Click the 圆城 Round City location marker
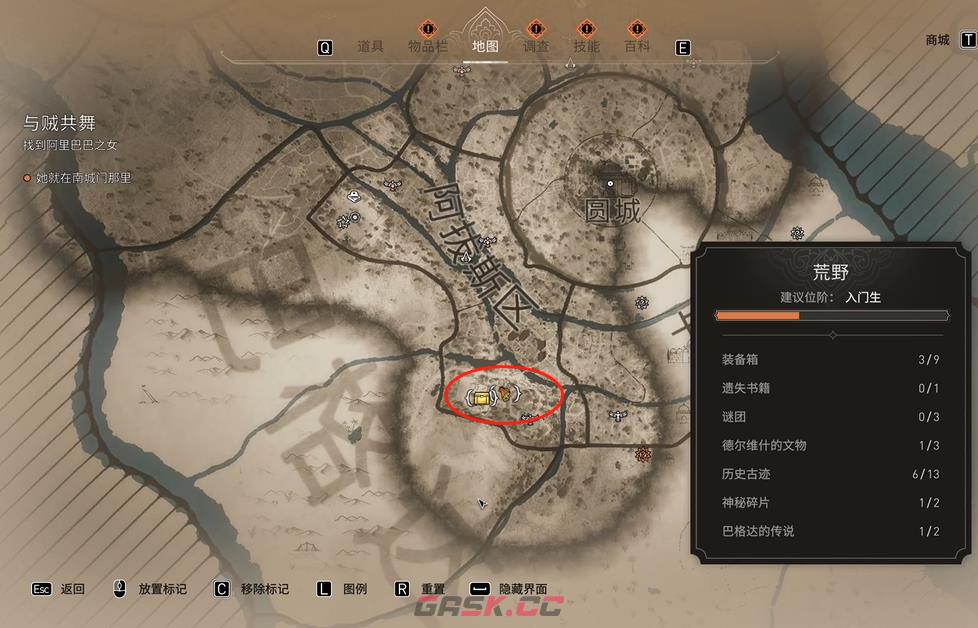The height and width of the screenshot is (628, 978). (609, 185)
